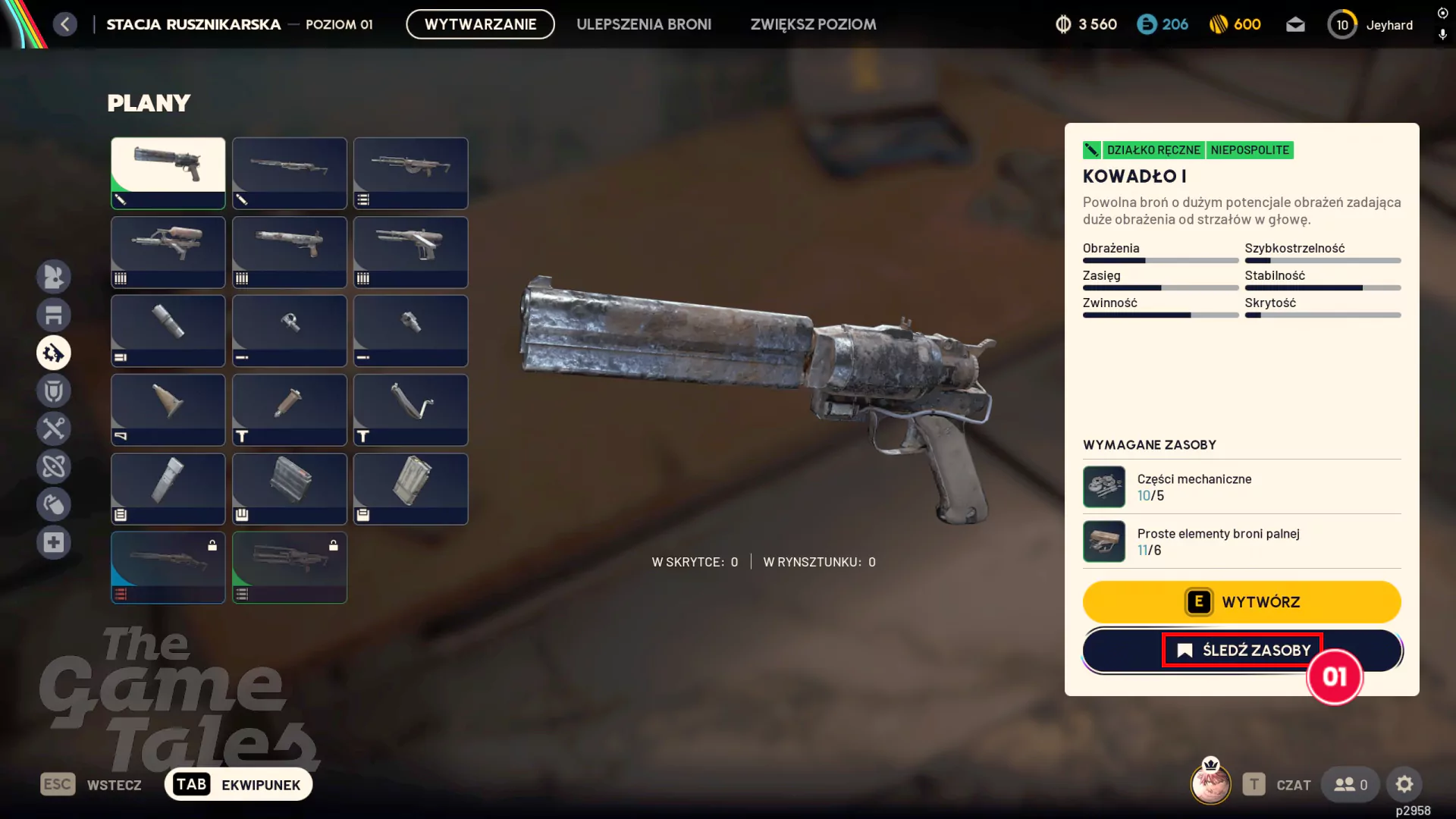Select the weapon crafting category icon

[54, 353]
